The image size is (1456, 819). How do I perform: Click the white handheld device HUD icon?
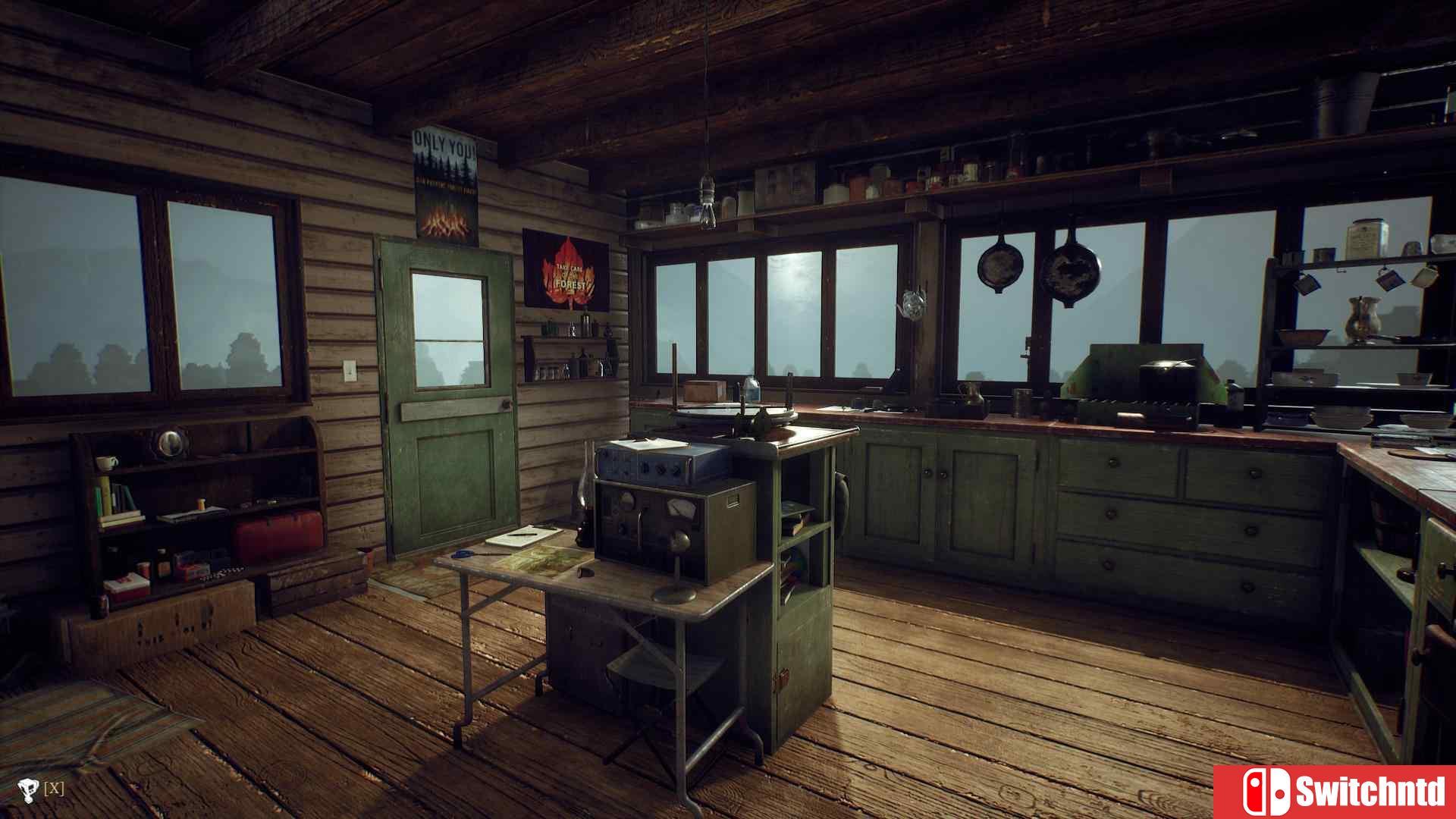point(29,790)
